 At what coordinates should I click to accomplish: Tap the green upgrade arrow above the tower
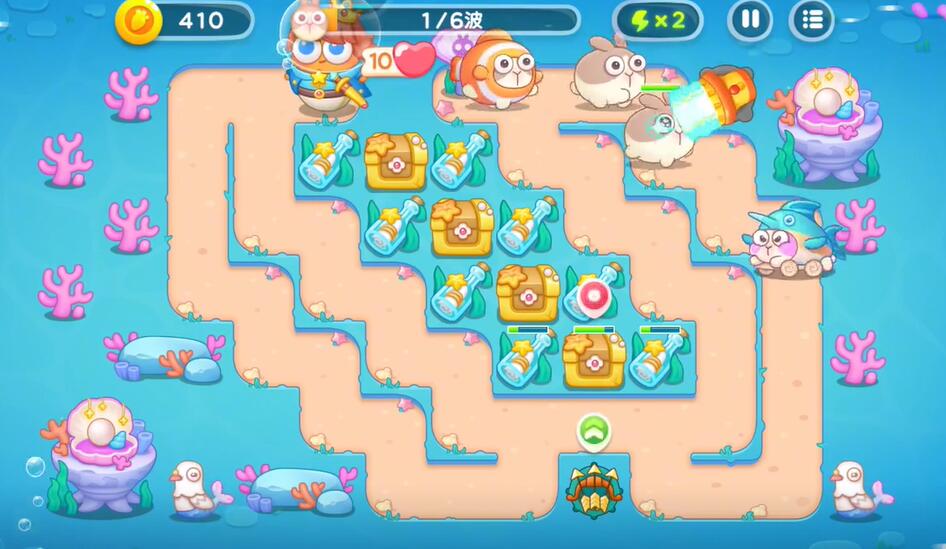click(x=593, y=432)
